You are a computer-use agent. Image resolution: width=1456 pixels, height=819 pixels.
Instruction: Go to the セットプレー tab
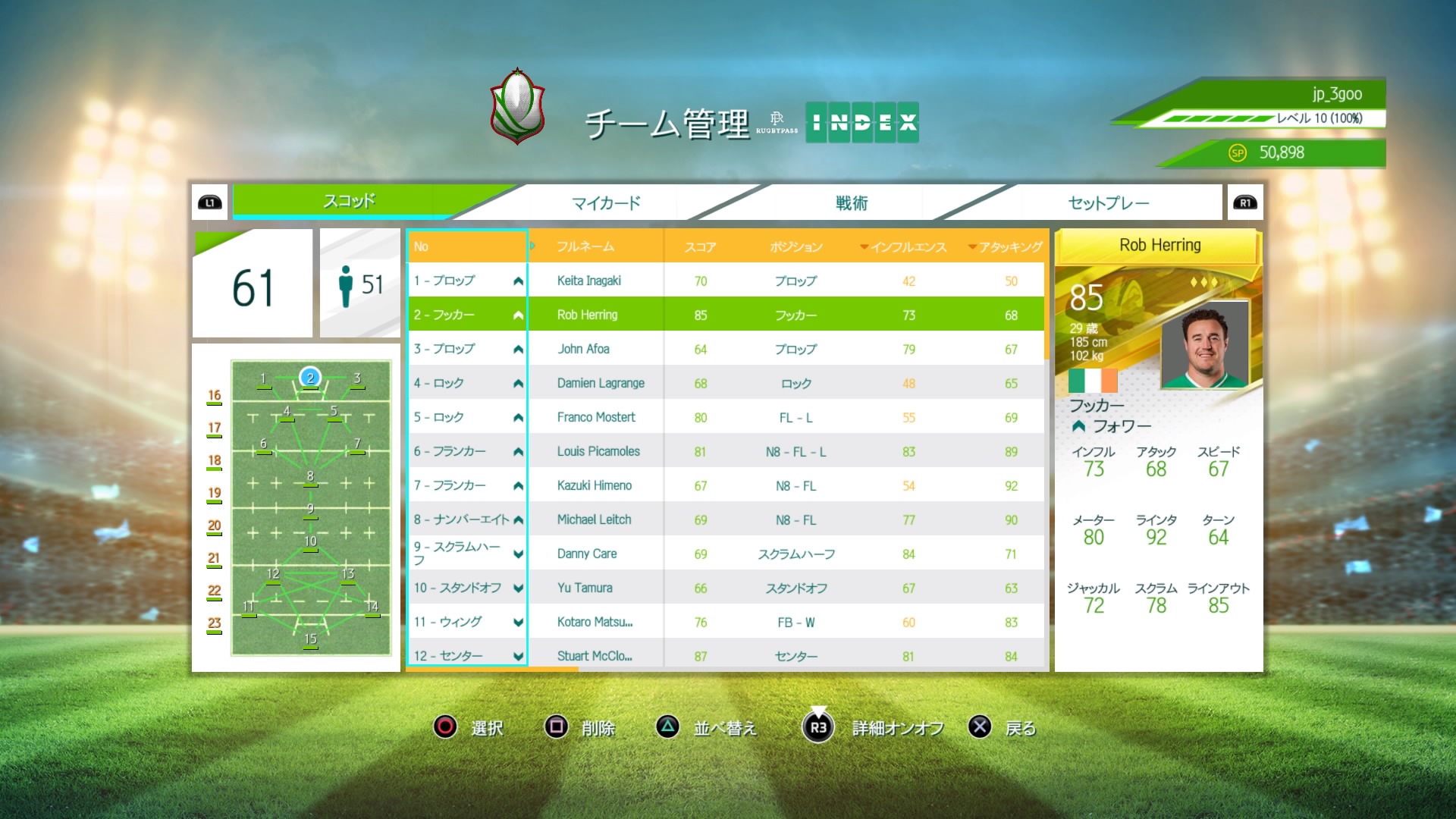[1108, 202]
